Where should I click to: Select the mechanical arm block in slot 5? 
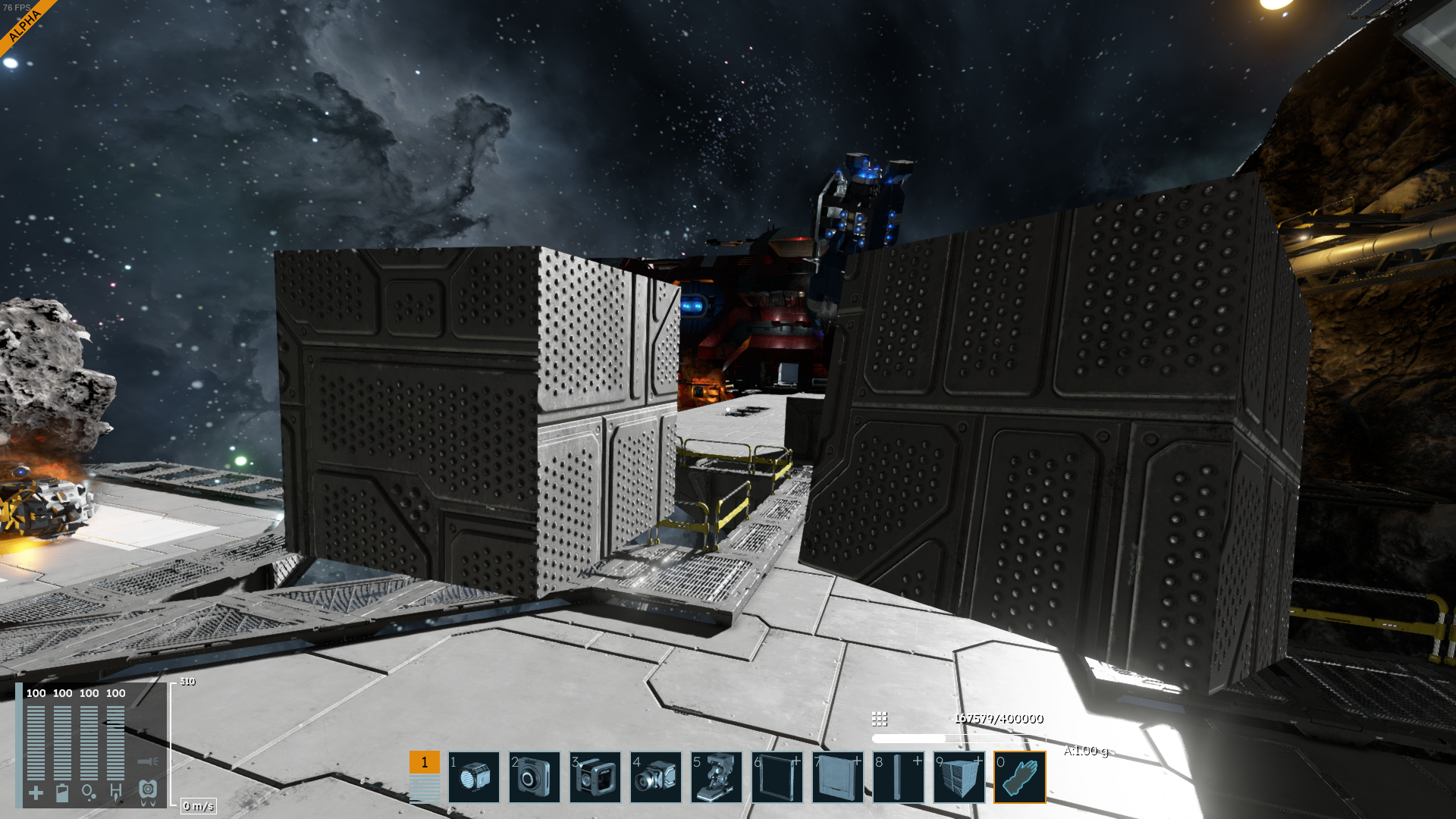pyautogui.click(x=717, y=777)
